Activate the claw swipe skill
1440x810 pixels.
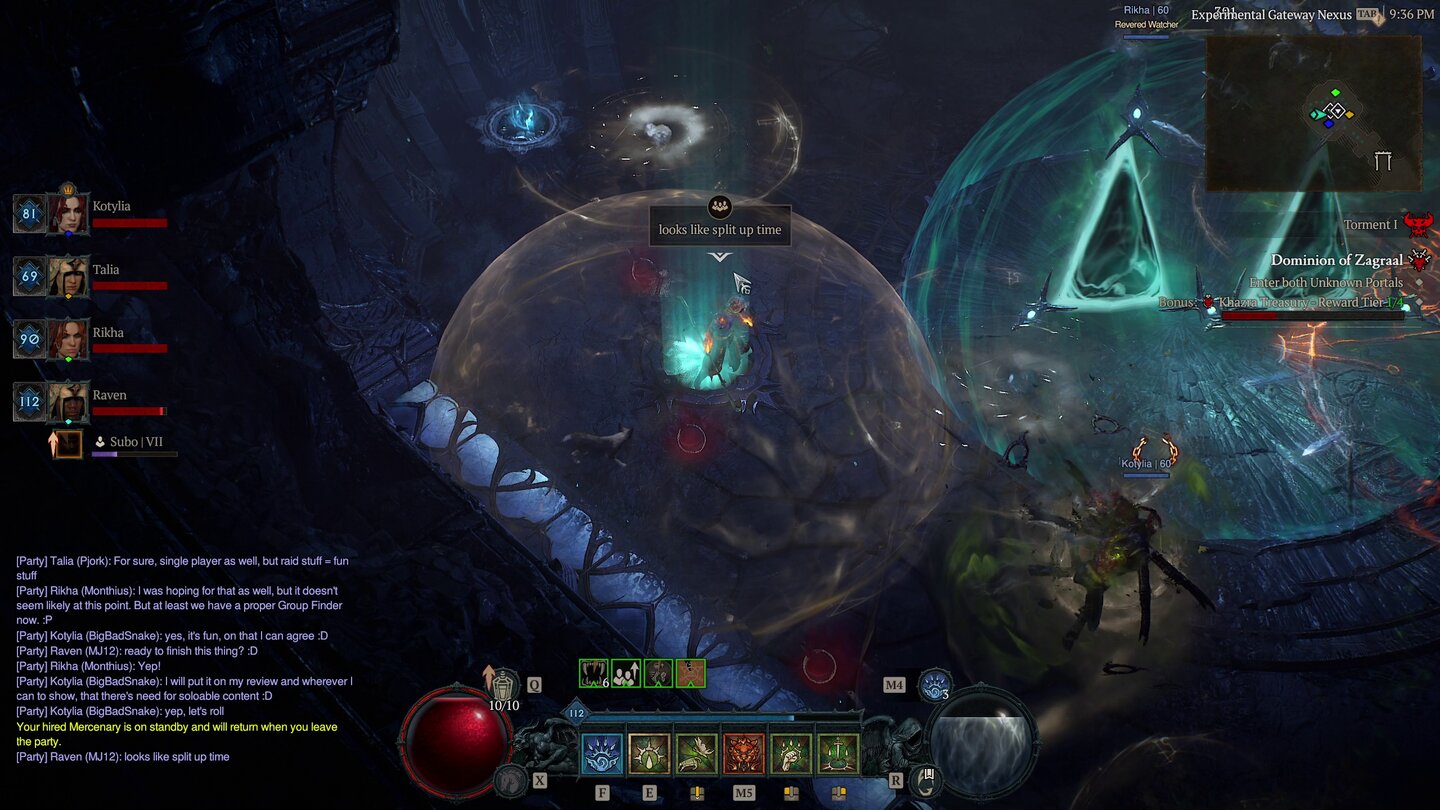click(x=696, y=754)
